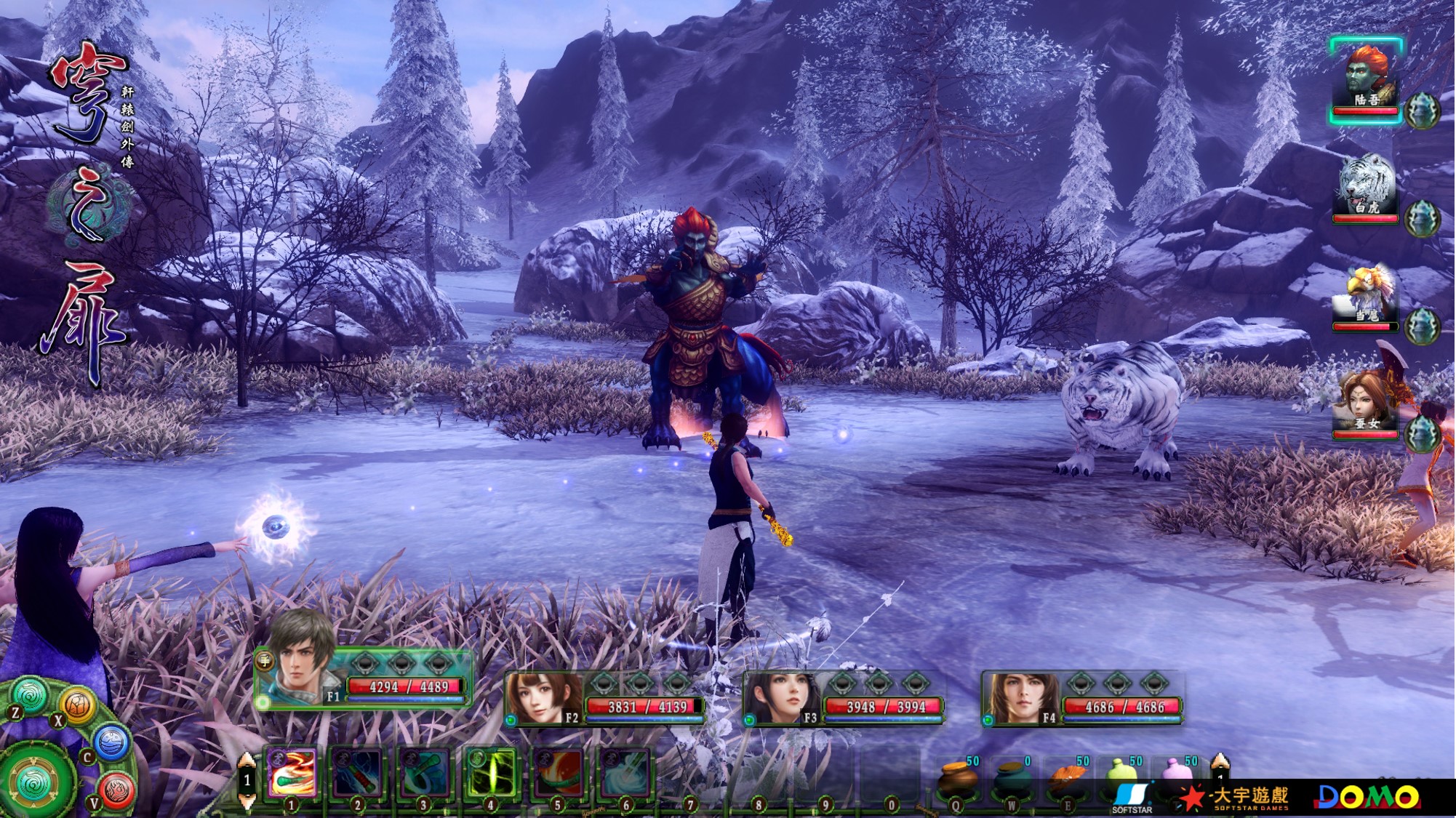Use the white whirlwind skill in slot 6
The image size is (1456, 818).
624,773
